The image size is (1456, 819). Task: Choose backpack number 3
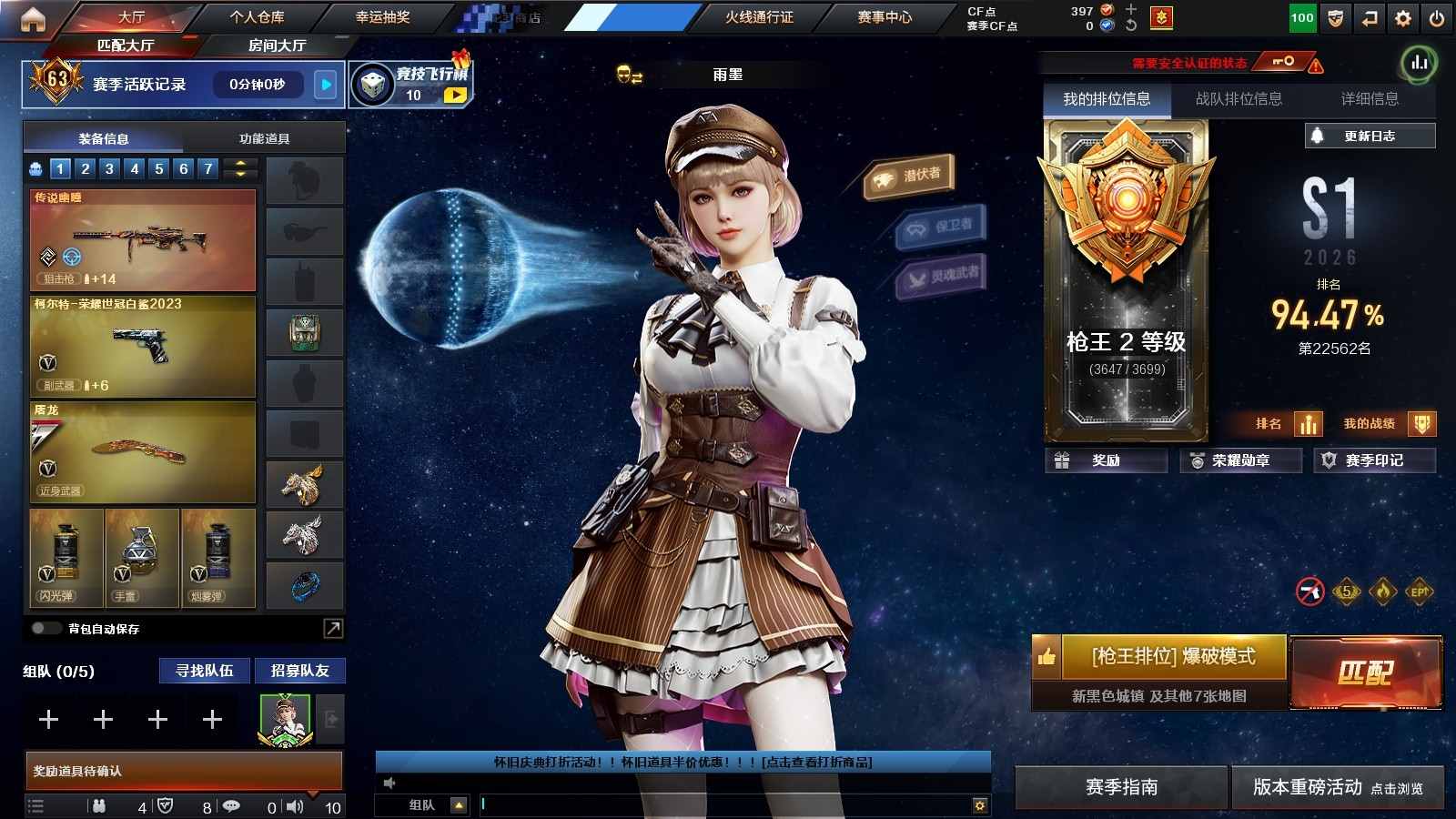click(x=109, y=168)
